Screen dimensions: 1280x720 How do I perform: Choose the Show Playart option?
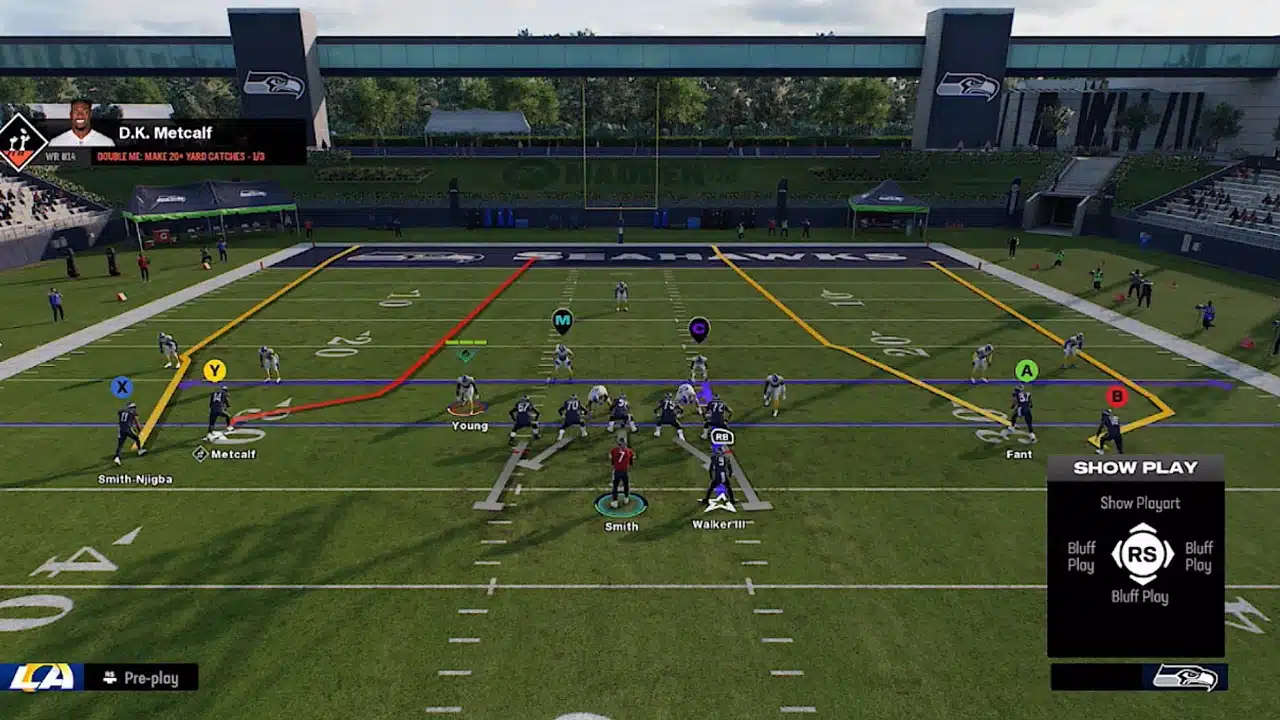point(1140,503)
